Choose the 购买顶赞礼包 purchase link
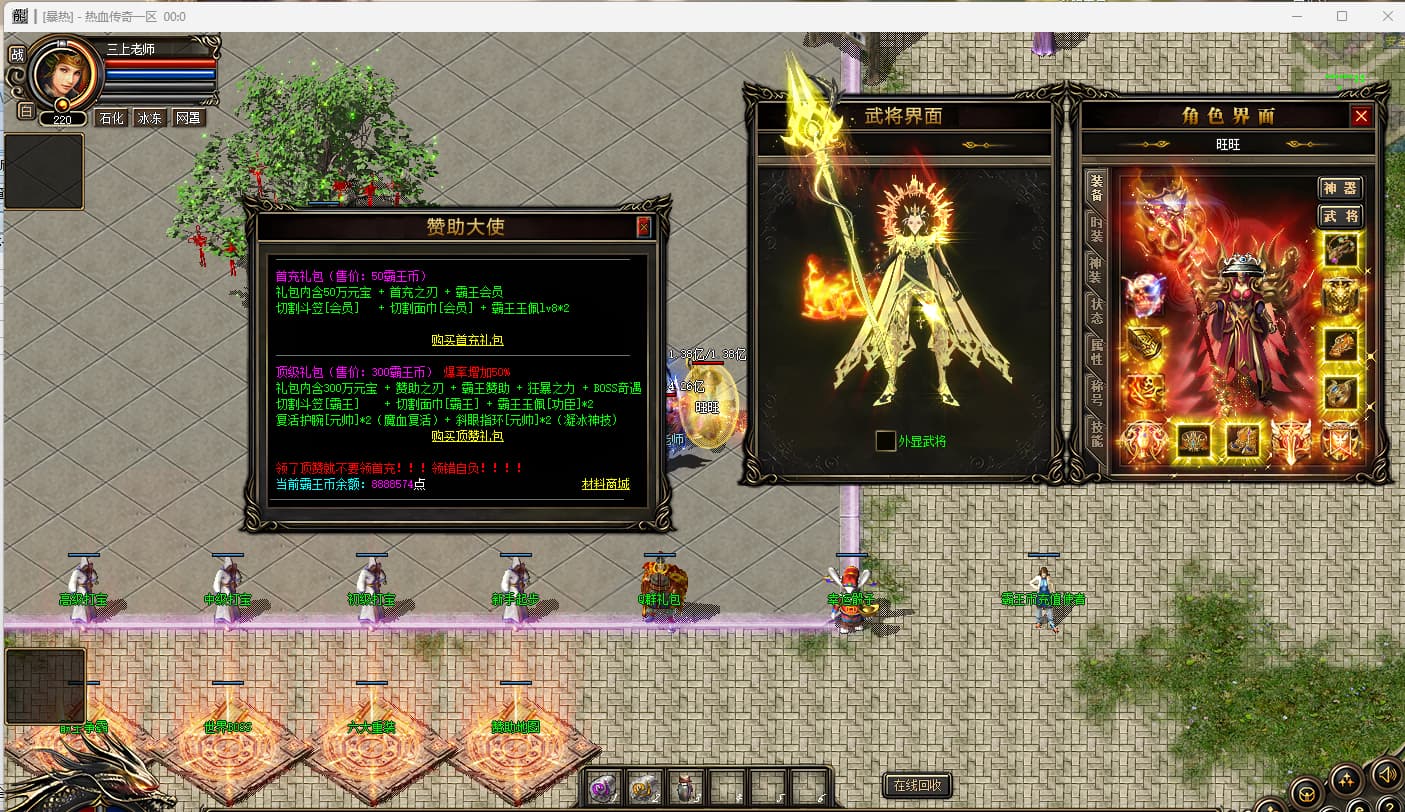The height and width of the screenshot is (812, 1405). 467,436
